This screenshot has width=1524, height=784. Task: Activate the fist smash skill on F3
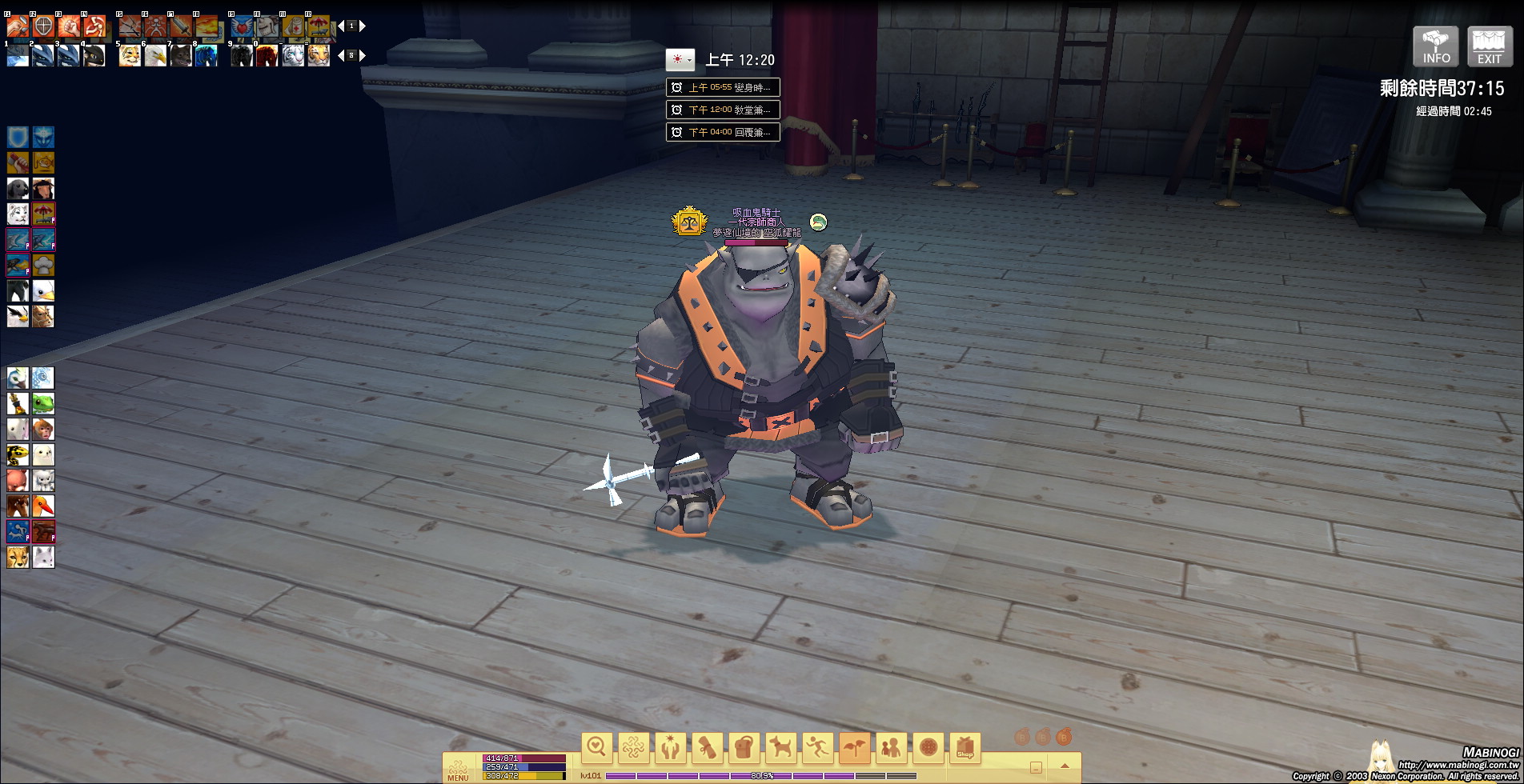[69, 26]
